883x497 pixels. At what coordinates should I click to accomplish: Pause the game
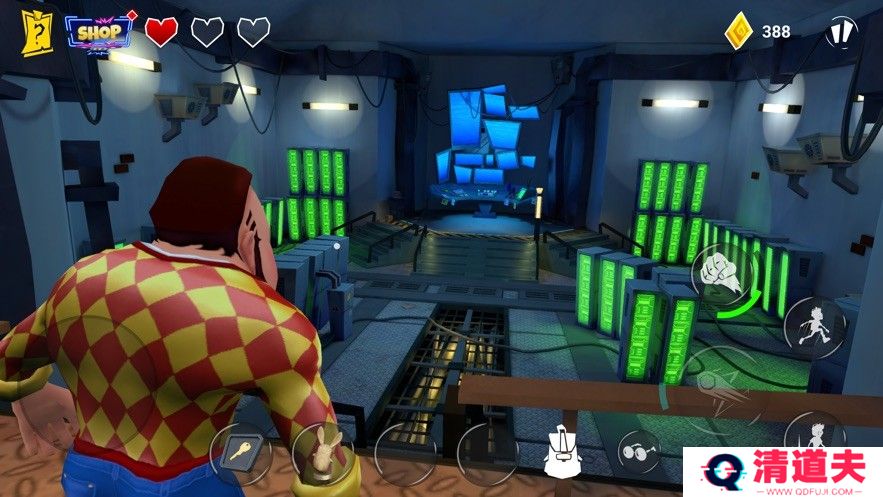coord(842,32)
